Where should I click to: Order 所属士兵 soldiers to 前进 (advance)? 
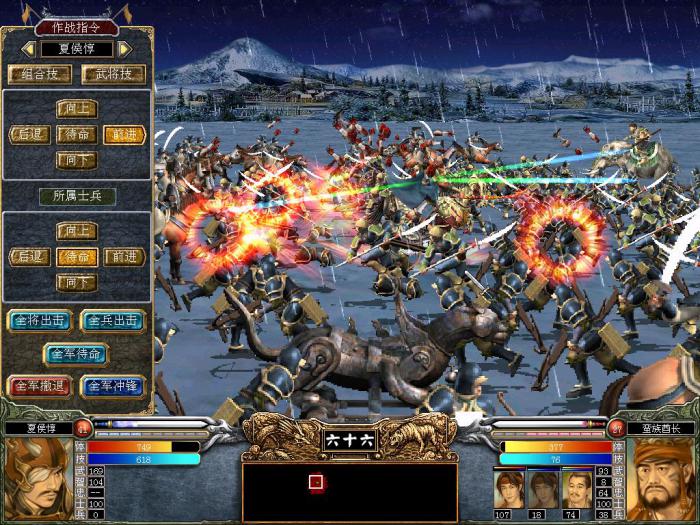tap(124, 257)
